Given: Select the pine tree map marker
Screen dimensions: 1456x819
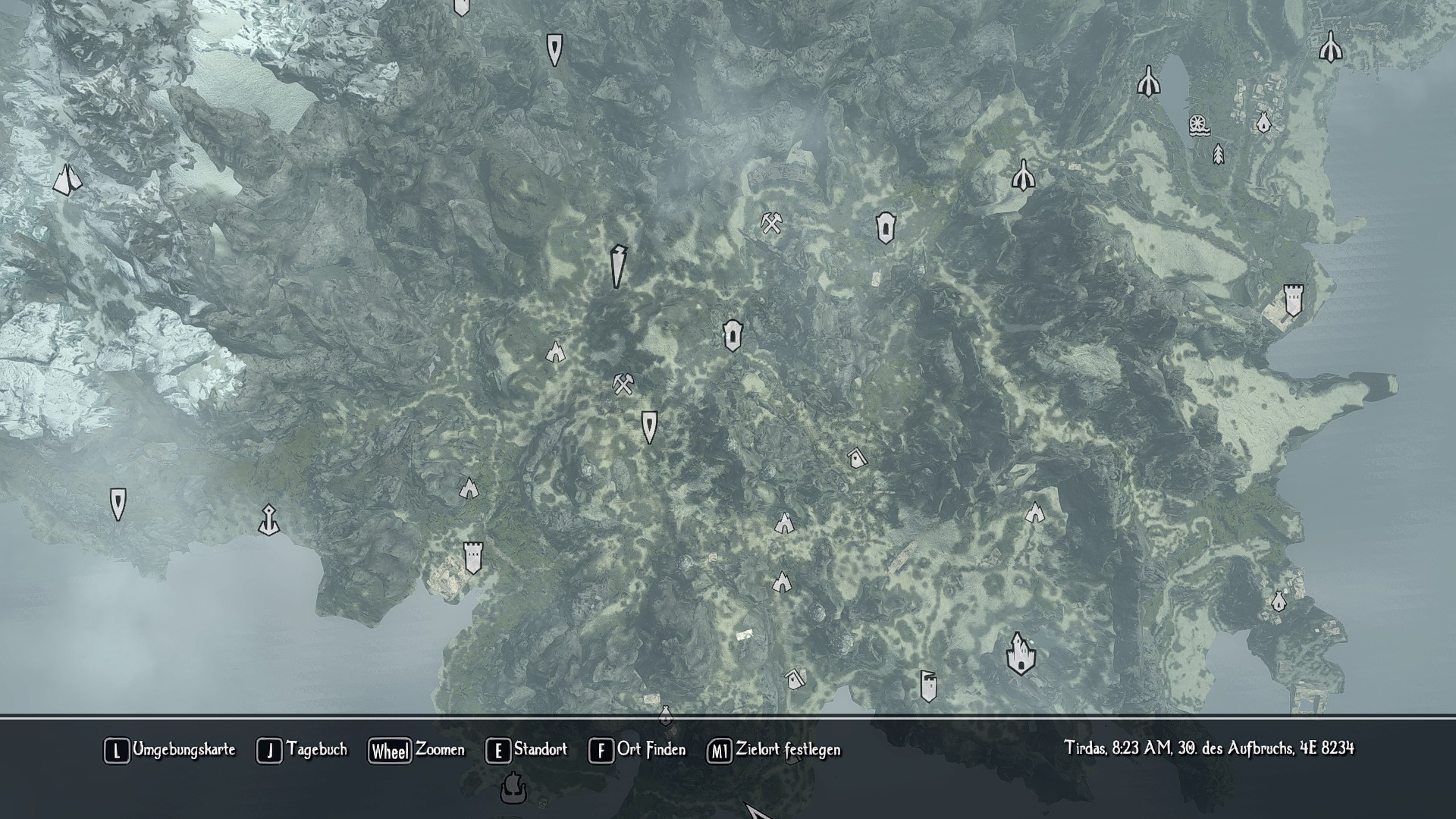Looking at the screenshot, I should coord(1218,154).
